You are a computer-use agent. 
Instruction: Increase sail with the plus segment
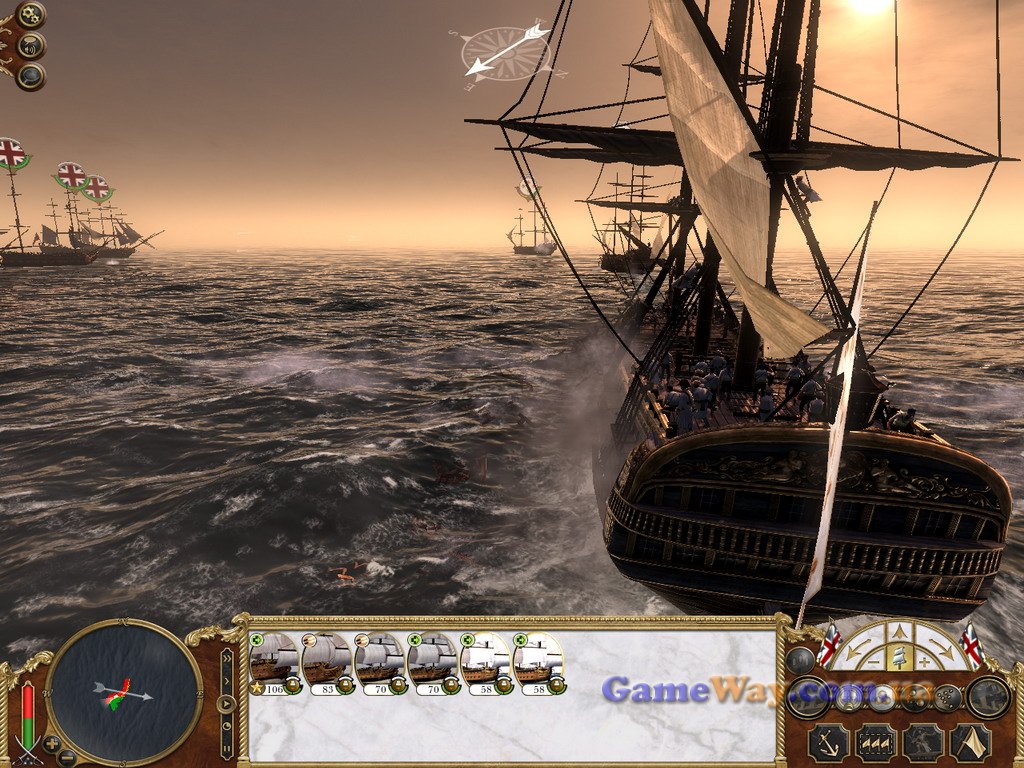(x=925, y=661)
